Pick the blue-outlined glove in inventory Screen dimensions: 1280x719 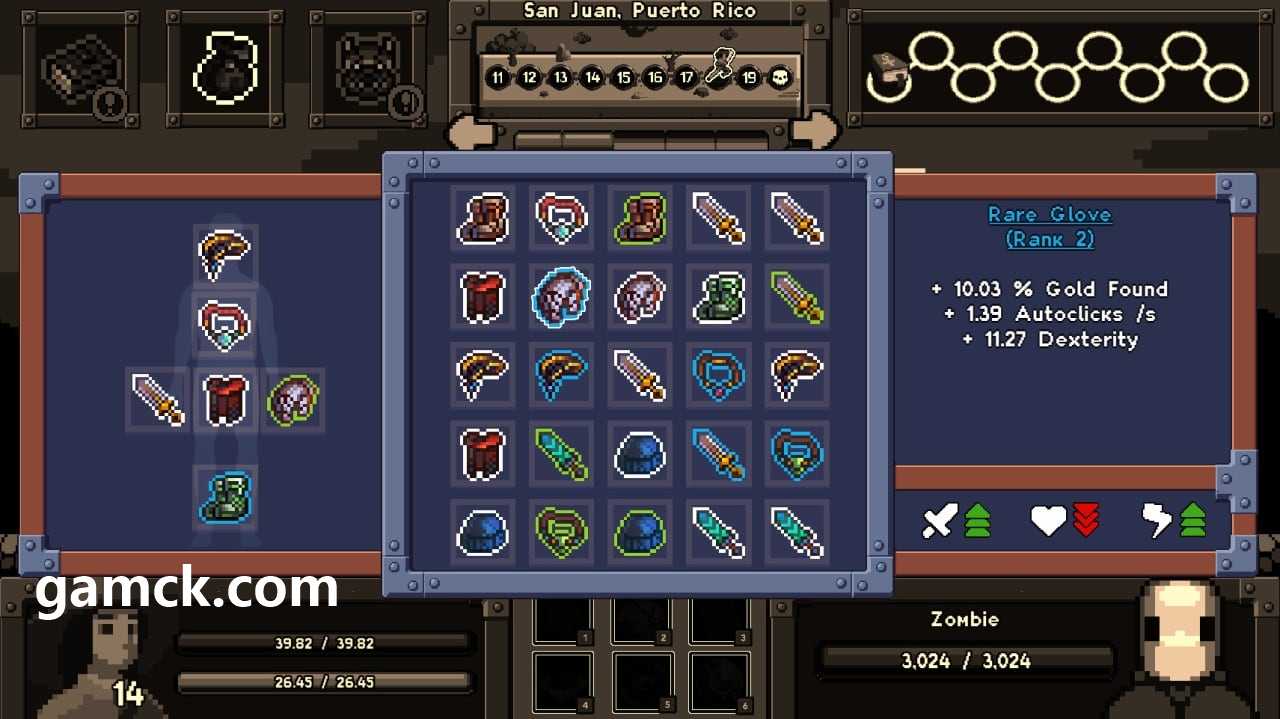point(561,296)
